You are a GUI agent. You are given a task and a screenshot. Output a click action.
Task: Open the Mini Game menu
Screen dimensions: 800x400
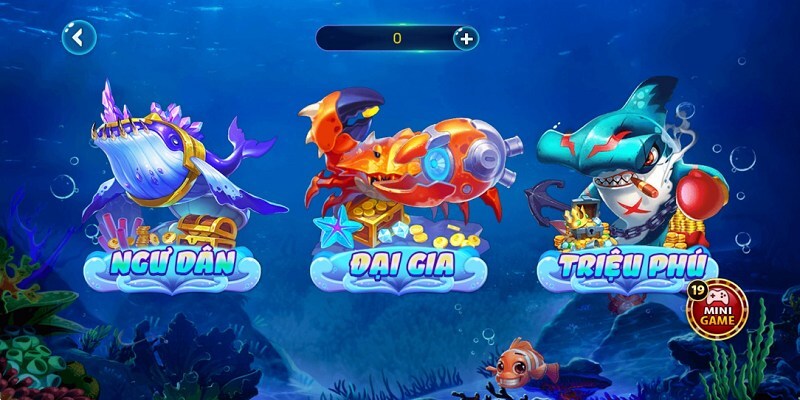(718, 309)
